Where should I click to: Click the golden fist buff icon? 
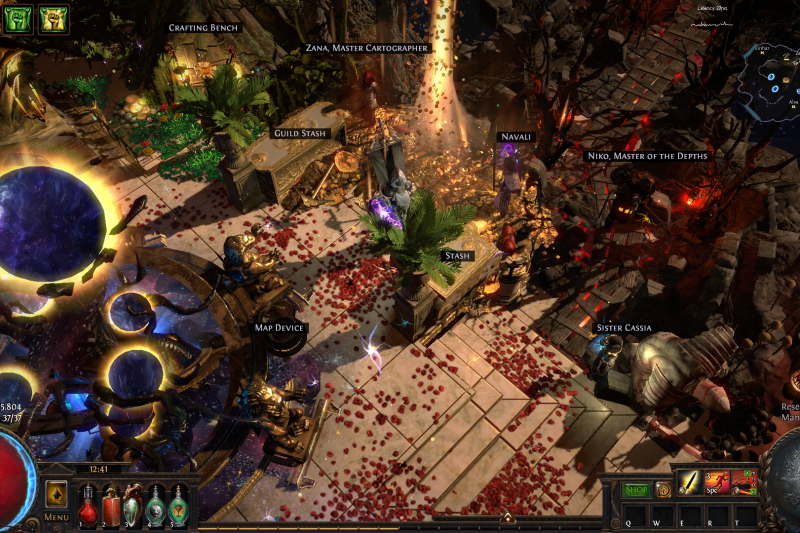pyautogui.click(x=53, y=19)
